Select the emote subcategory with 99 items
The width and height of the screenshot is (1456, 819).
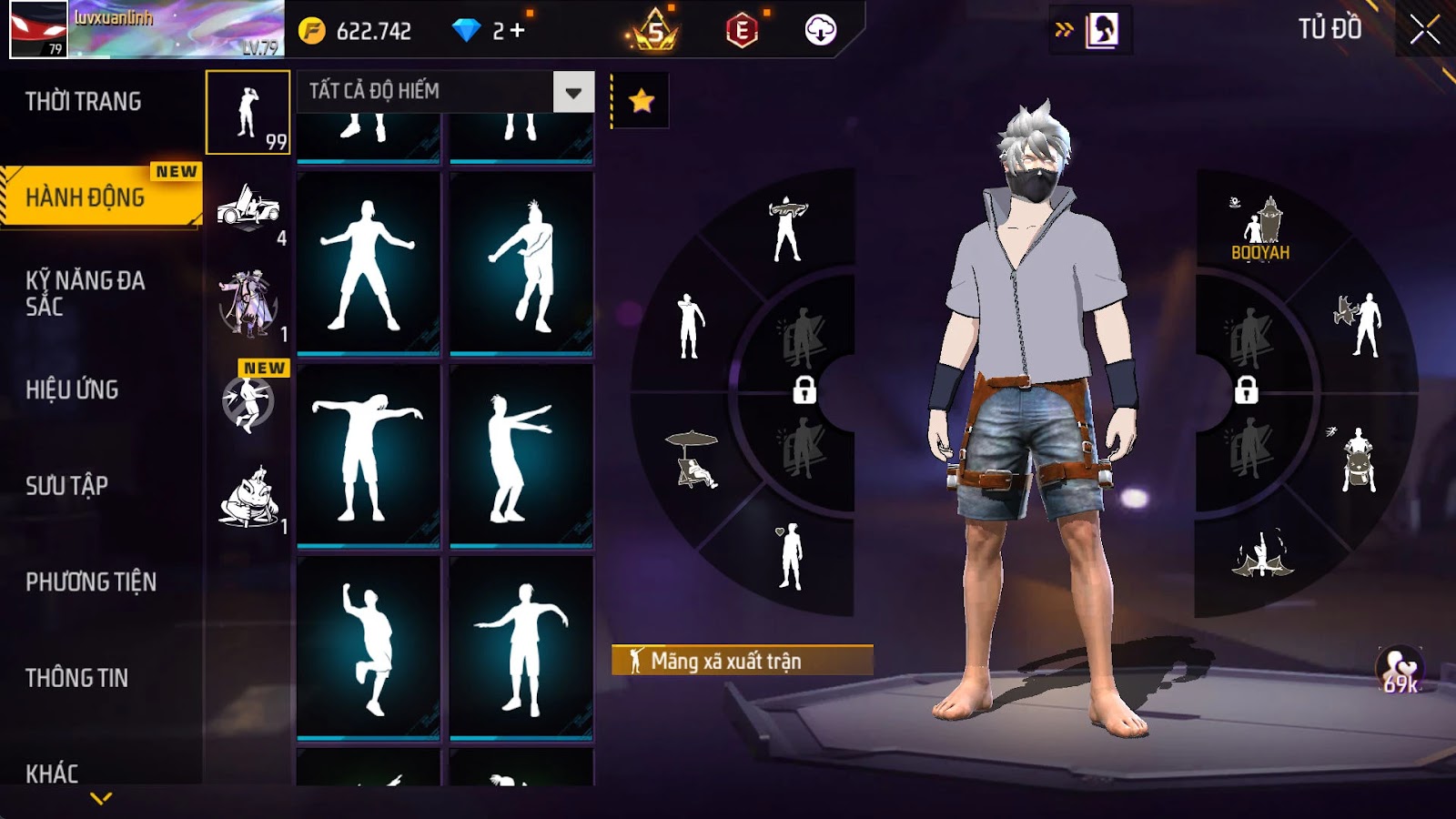coord(248,113)
